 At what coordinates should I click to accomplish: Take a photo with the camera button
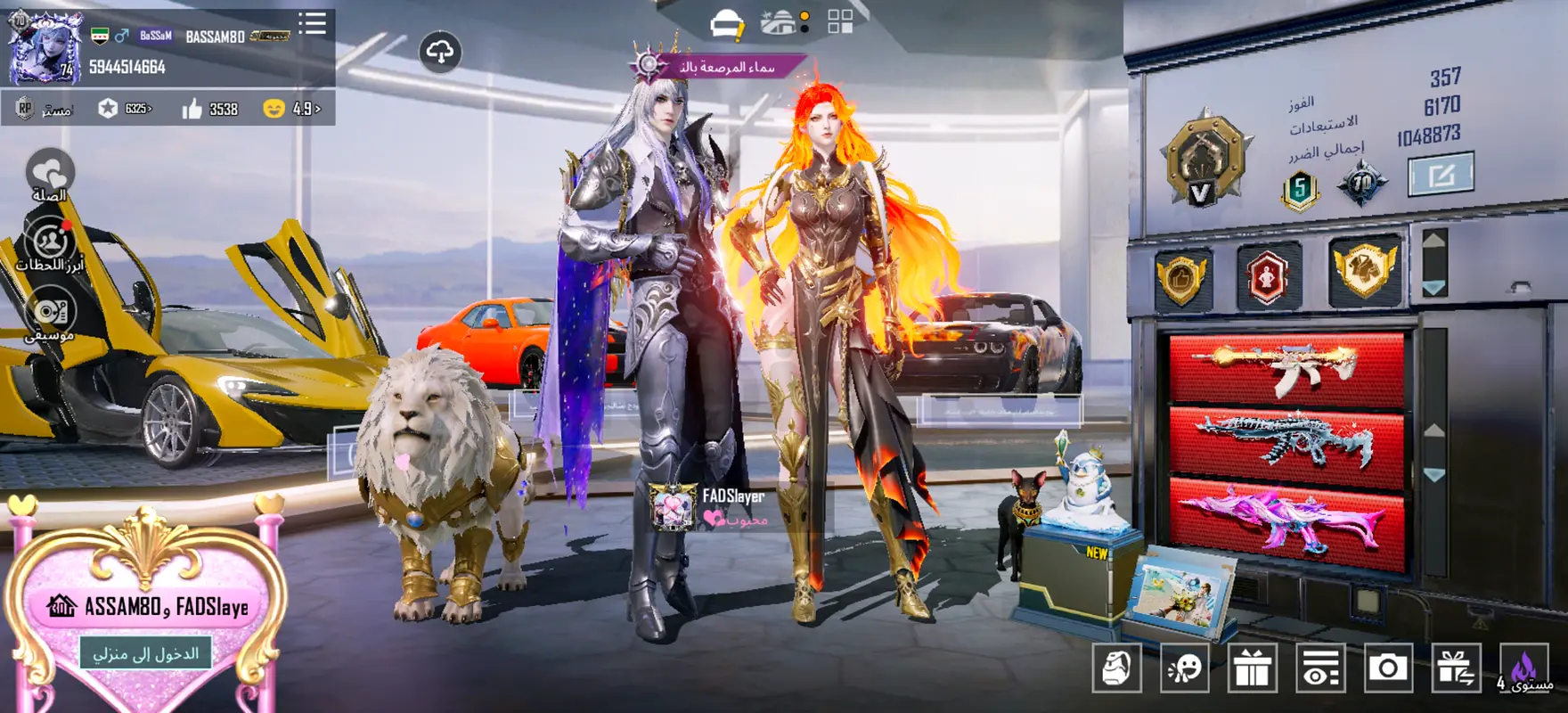1388,668
